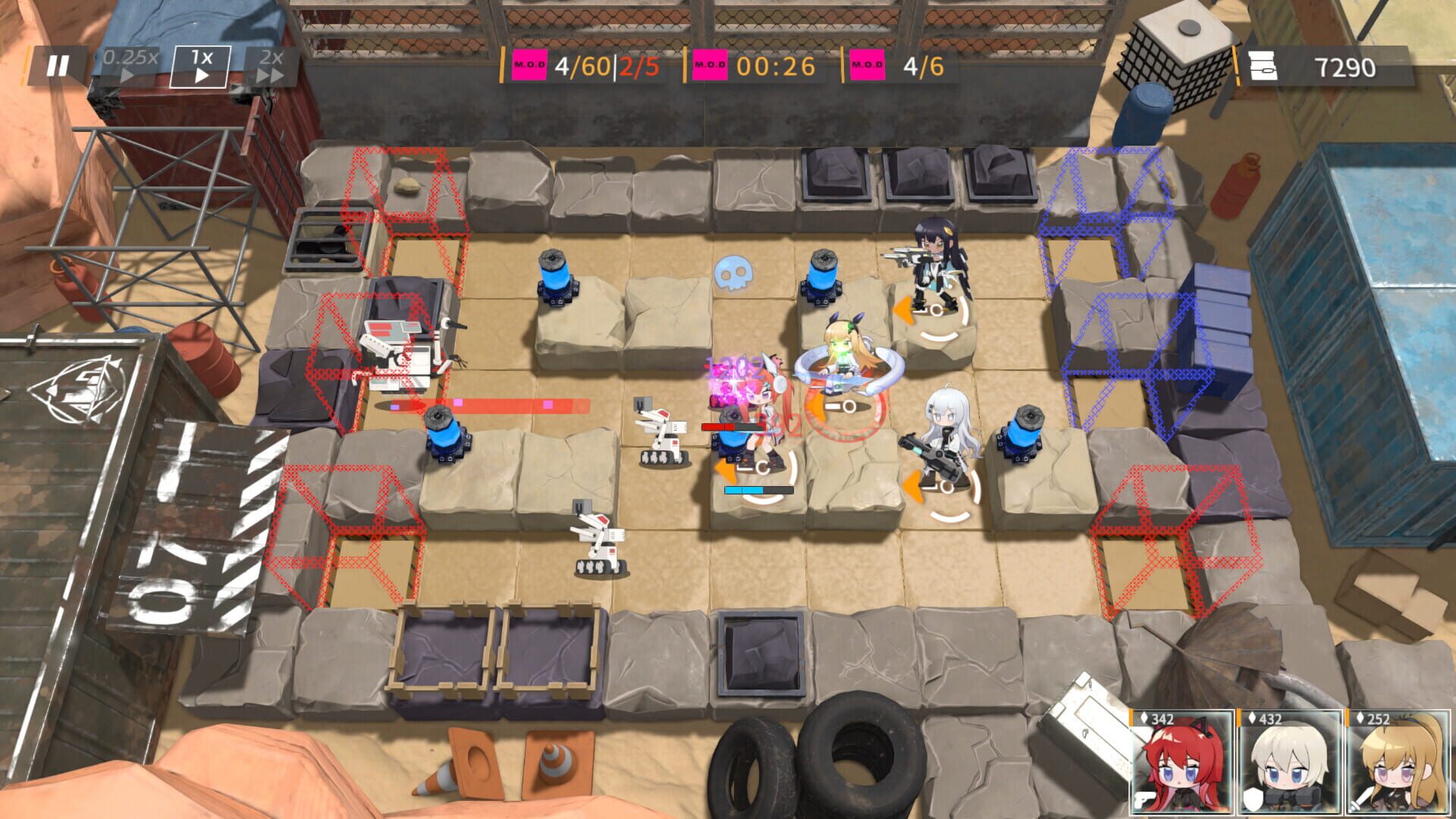Select the pink M.O.D icon showing 4/60
1456x819 pixels.
click(x=531, y=66)
